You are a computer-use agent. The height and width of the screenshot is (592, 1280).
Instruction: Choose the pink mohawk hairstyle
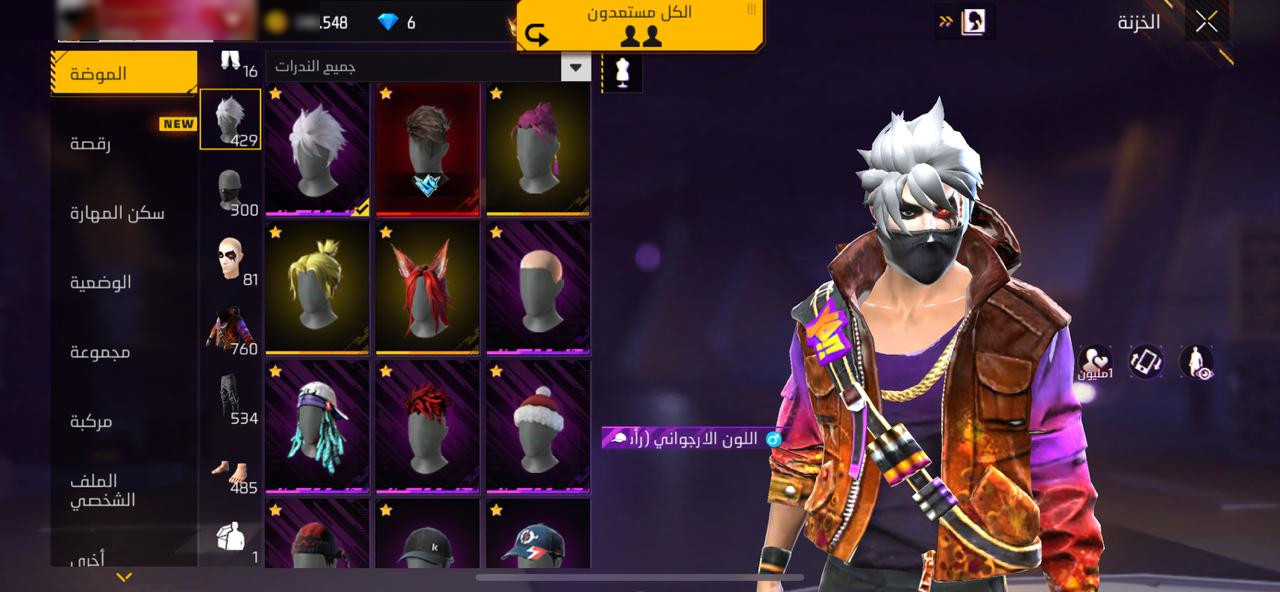point(538,149)
